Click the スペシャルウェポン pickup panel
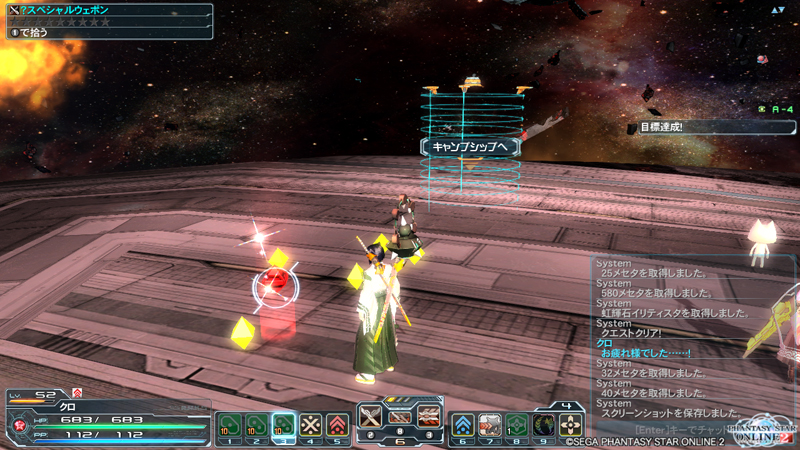Screen dimensions: 800x450 point(108,21)
